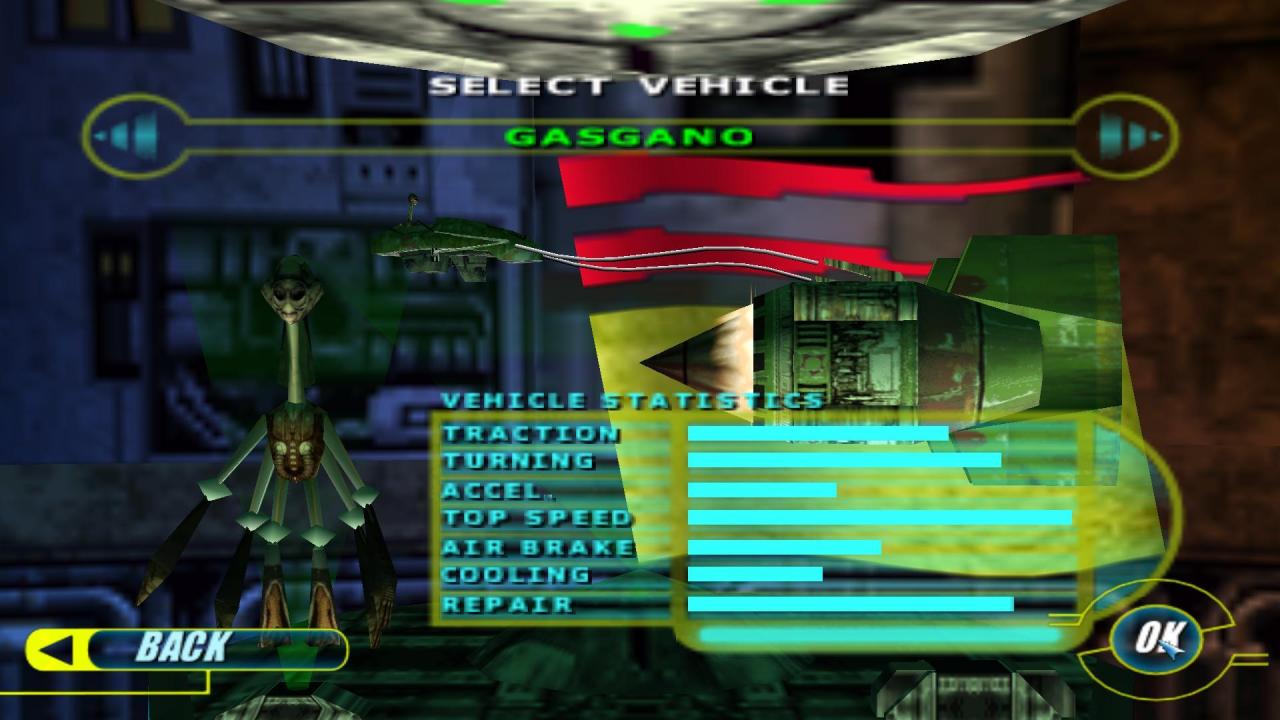The image size is (1280, 720).
Task: Go back with the BACK button
Action: (185, 648)
